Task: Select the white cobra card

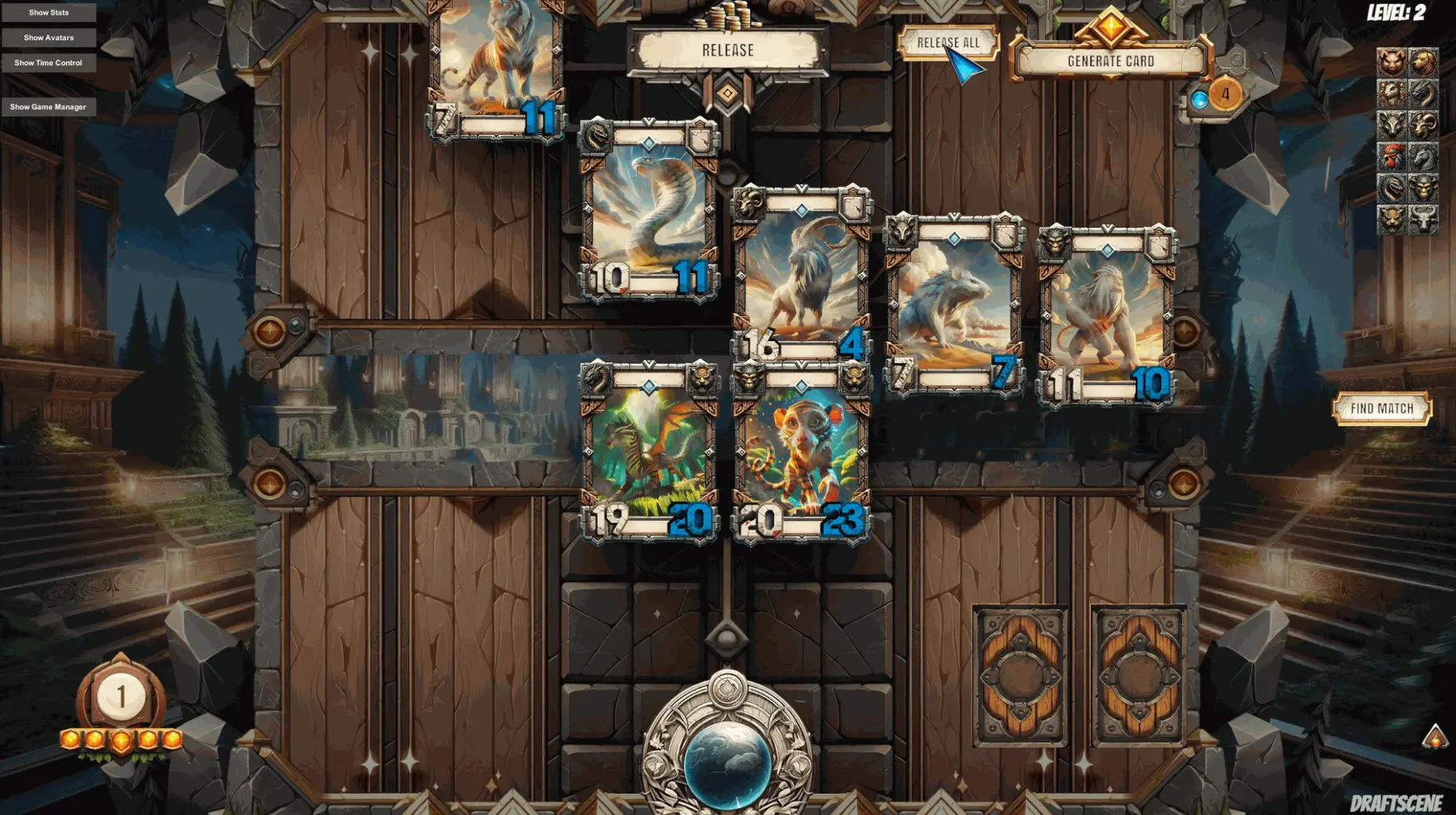Action: pos(648,210)
